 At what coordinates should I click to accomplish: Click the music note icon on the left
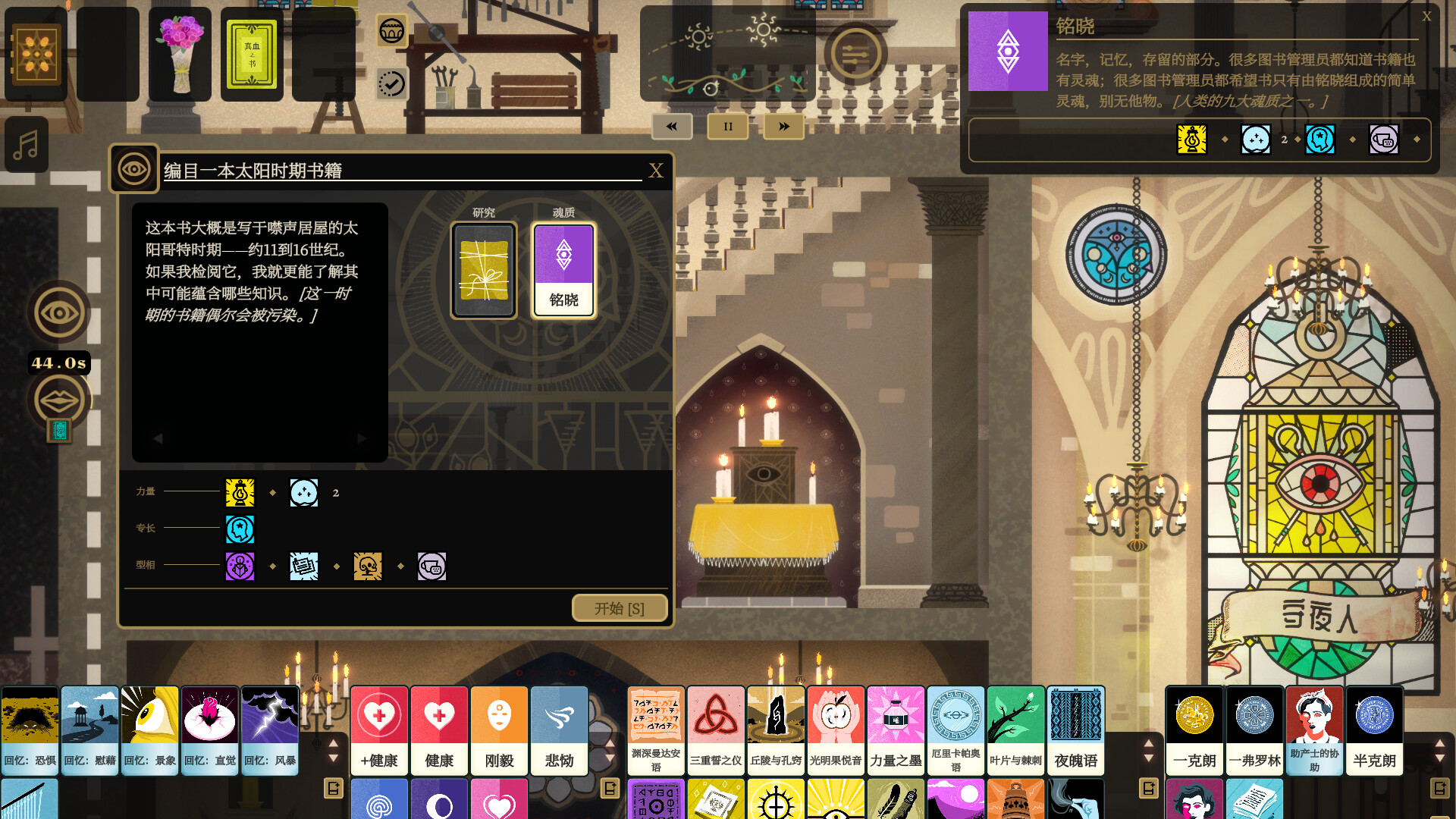pyautogui.click(x=26, y=145)
